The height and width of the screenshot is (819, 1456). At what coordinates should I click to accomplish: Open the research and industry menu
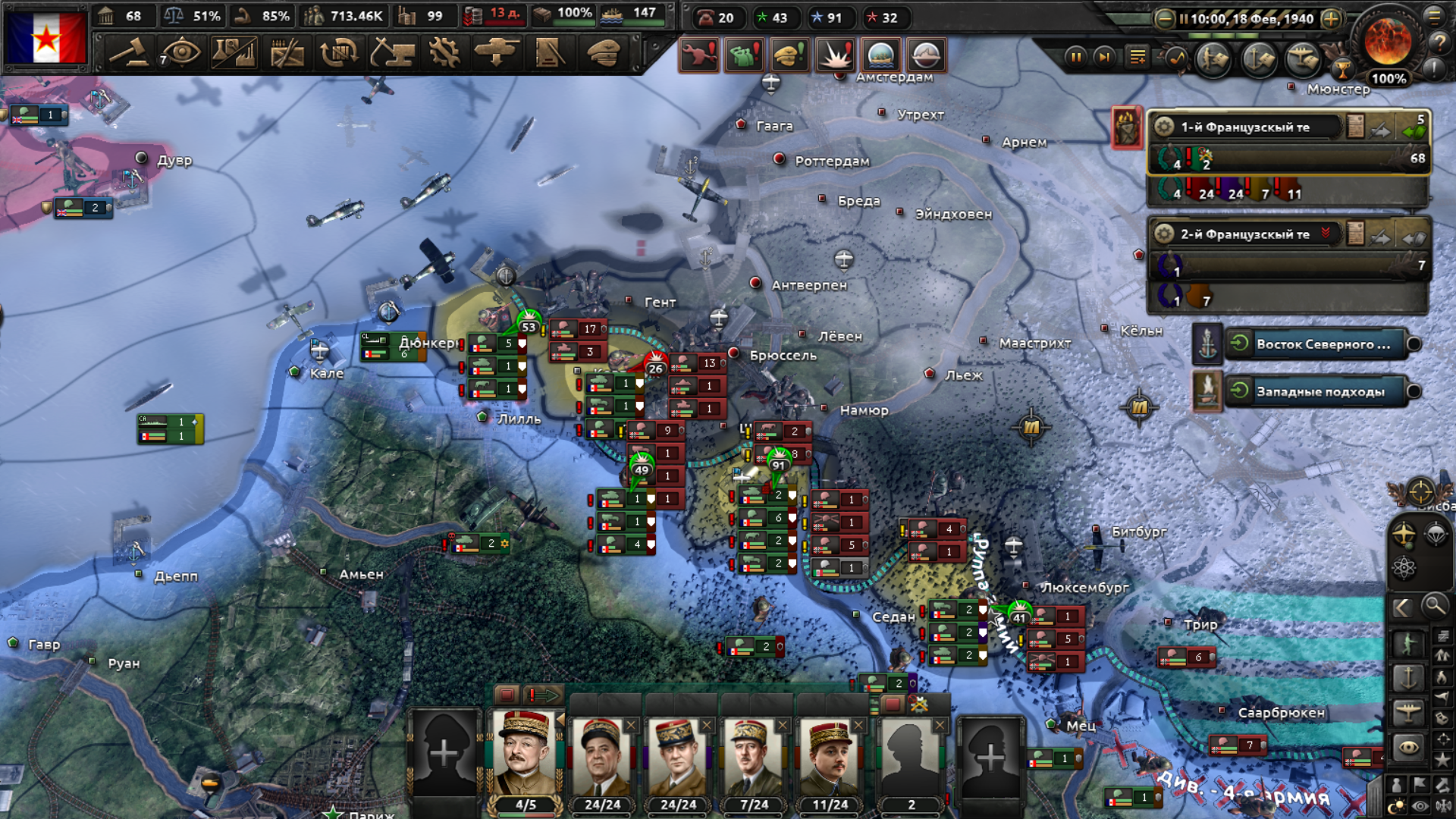[234, 53]
